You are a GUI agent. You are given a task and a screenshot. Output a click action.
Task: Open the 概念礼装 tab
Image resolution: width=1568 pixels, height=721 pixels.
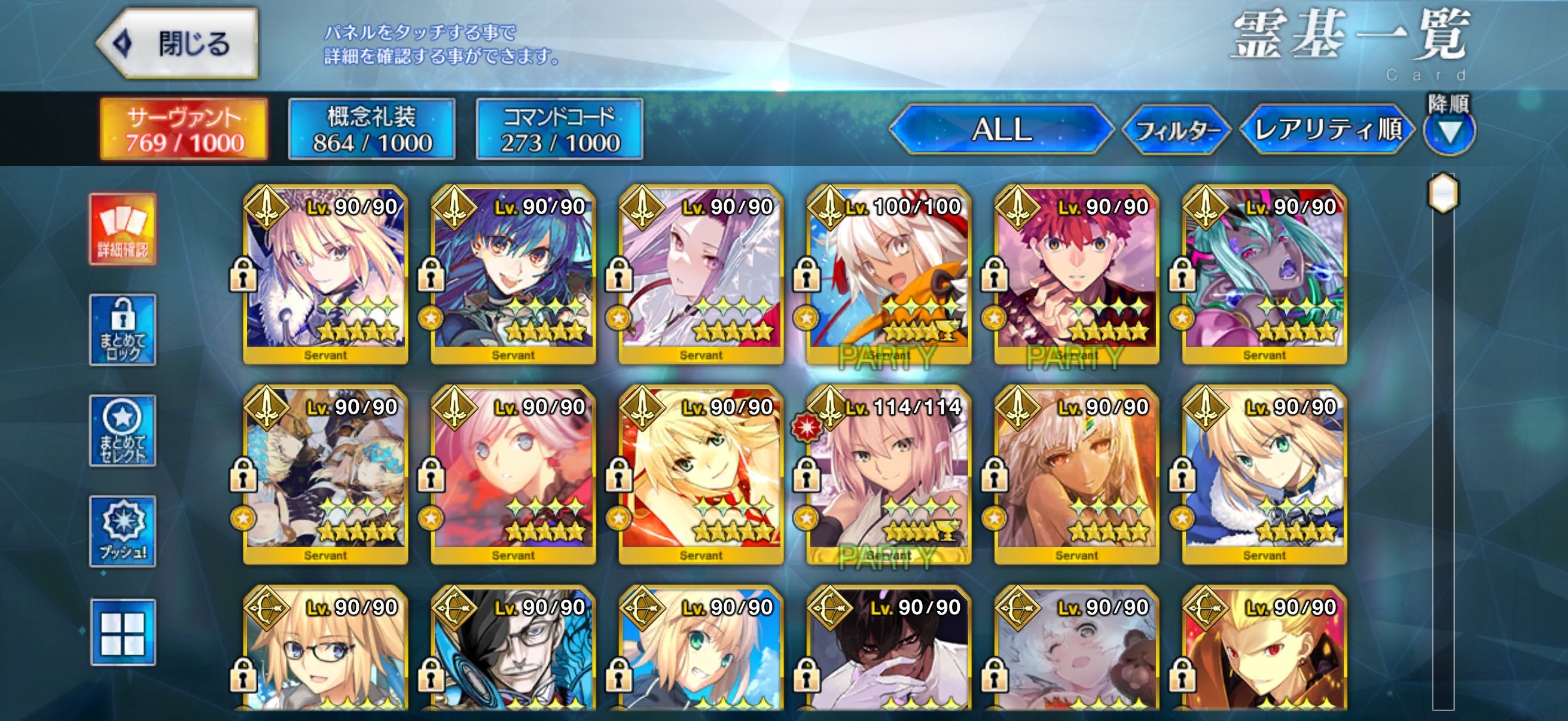point(372,129)
